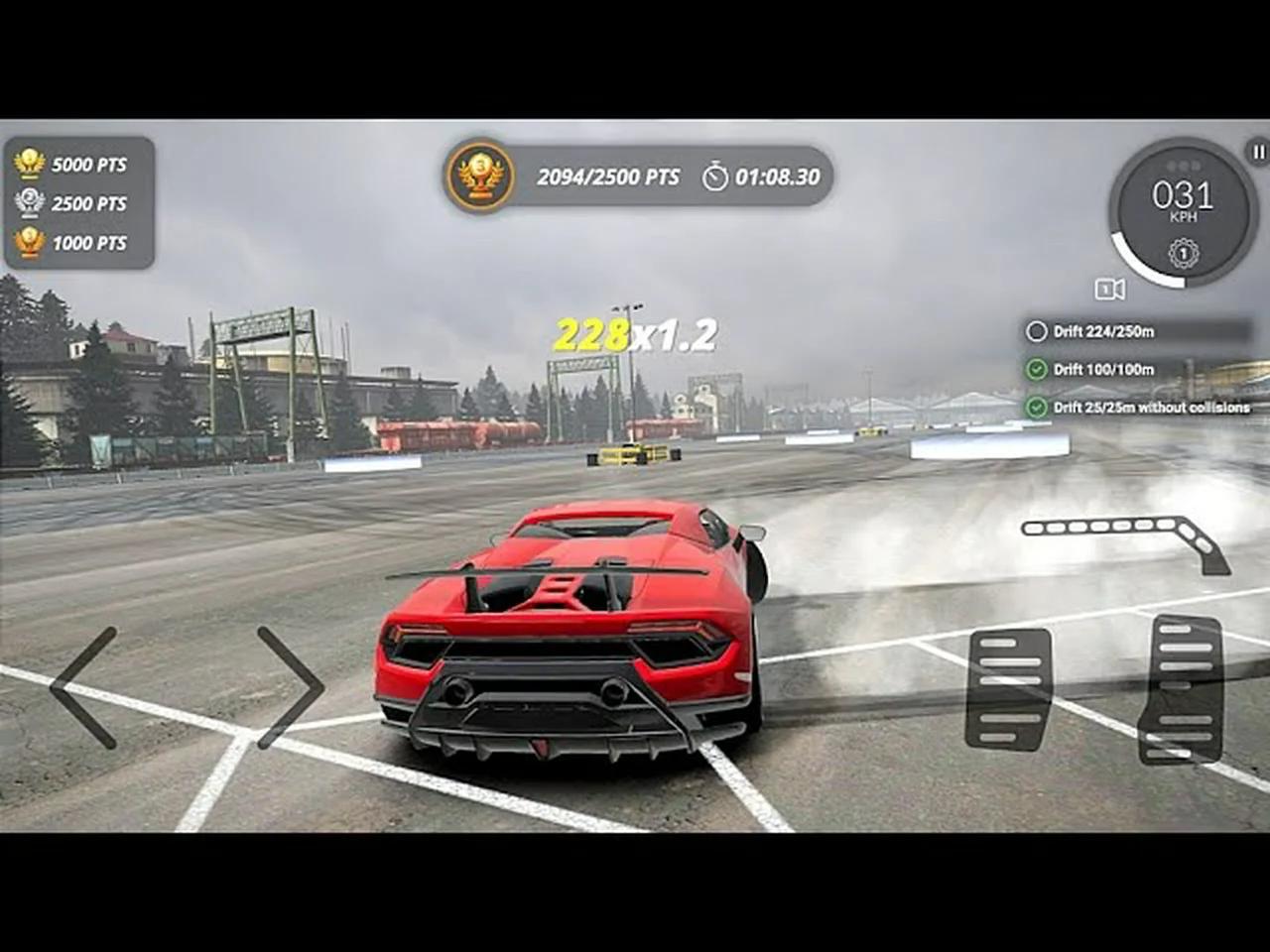Expand the score counter showing 2094/2500 PTS

(x=607, y=178)
